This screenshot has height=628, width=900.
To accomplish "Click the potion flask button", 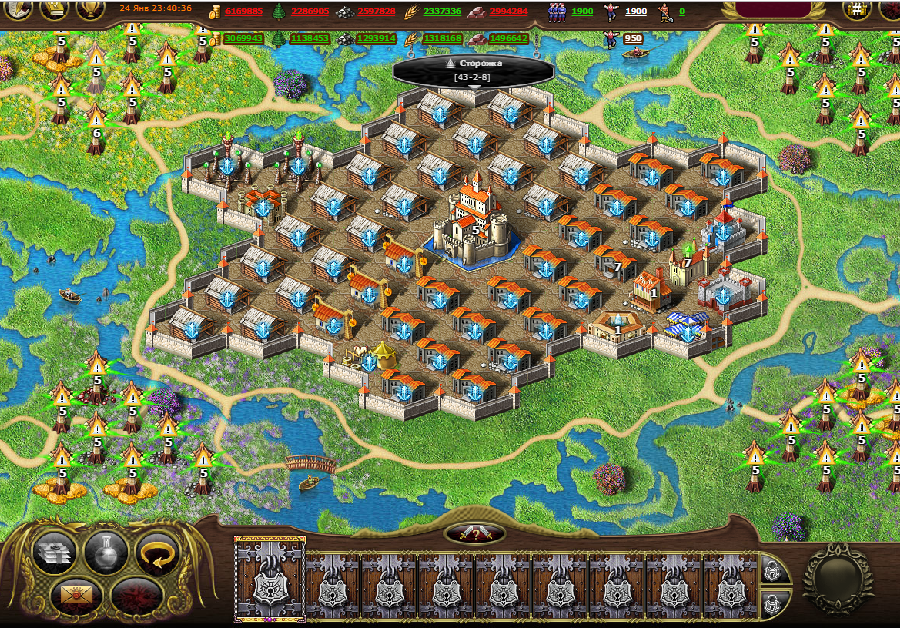I will pyautogui.click(x=104, y=552).
